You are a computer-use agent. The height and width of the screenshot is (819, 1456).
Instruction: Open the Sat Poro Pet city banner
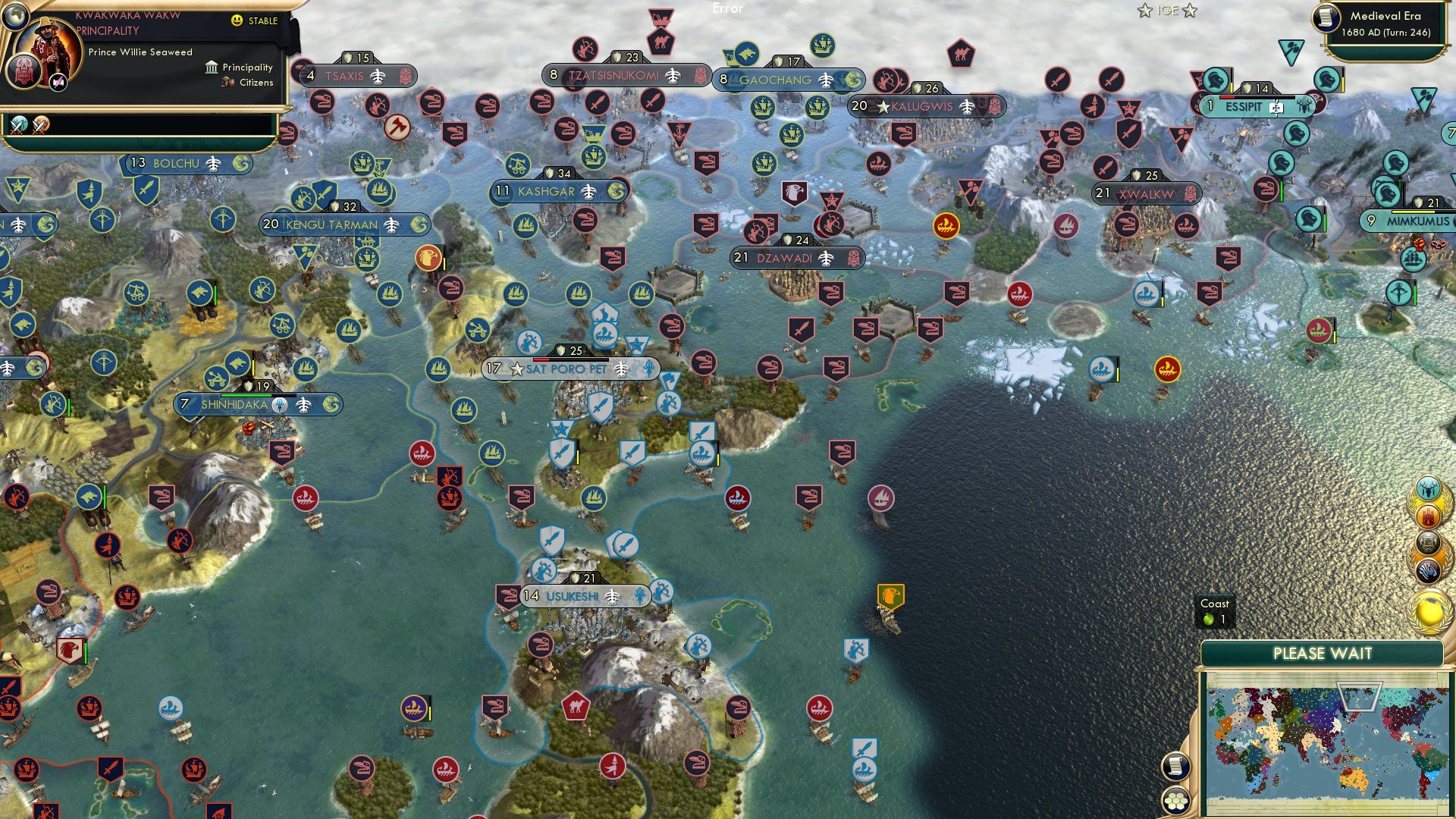566,369
